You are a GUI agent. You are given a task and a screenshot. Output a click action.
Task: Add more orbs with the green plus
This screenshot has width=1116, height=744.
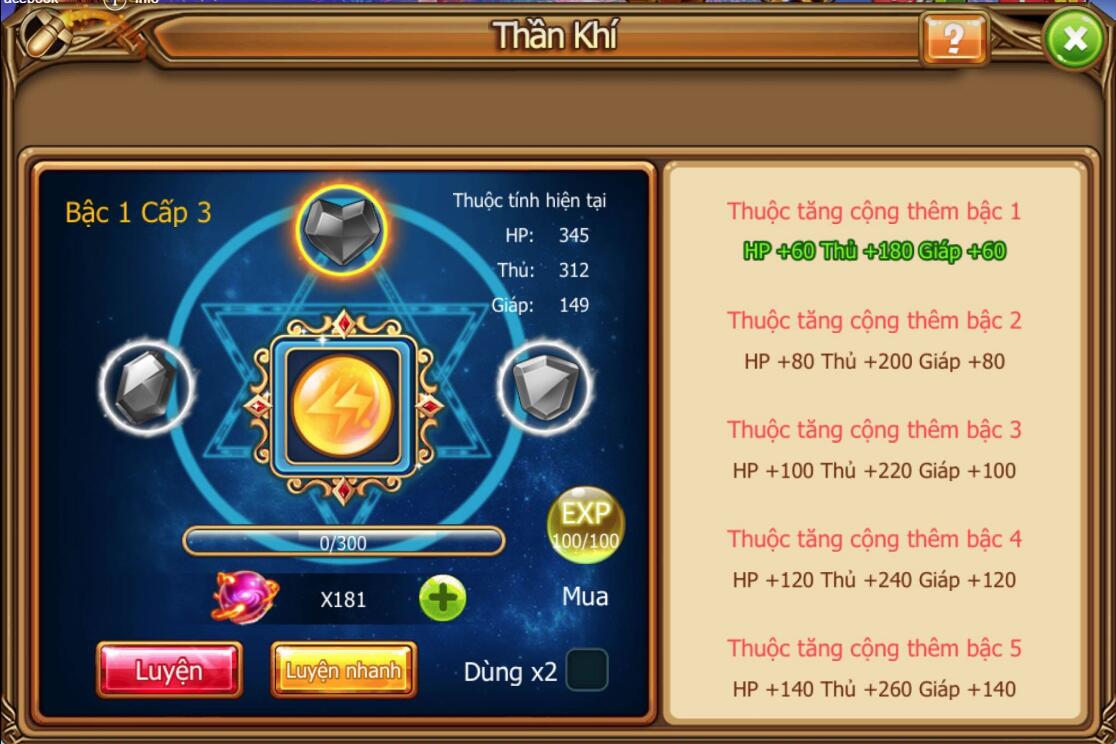pos(442,599)
